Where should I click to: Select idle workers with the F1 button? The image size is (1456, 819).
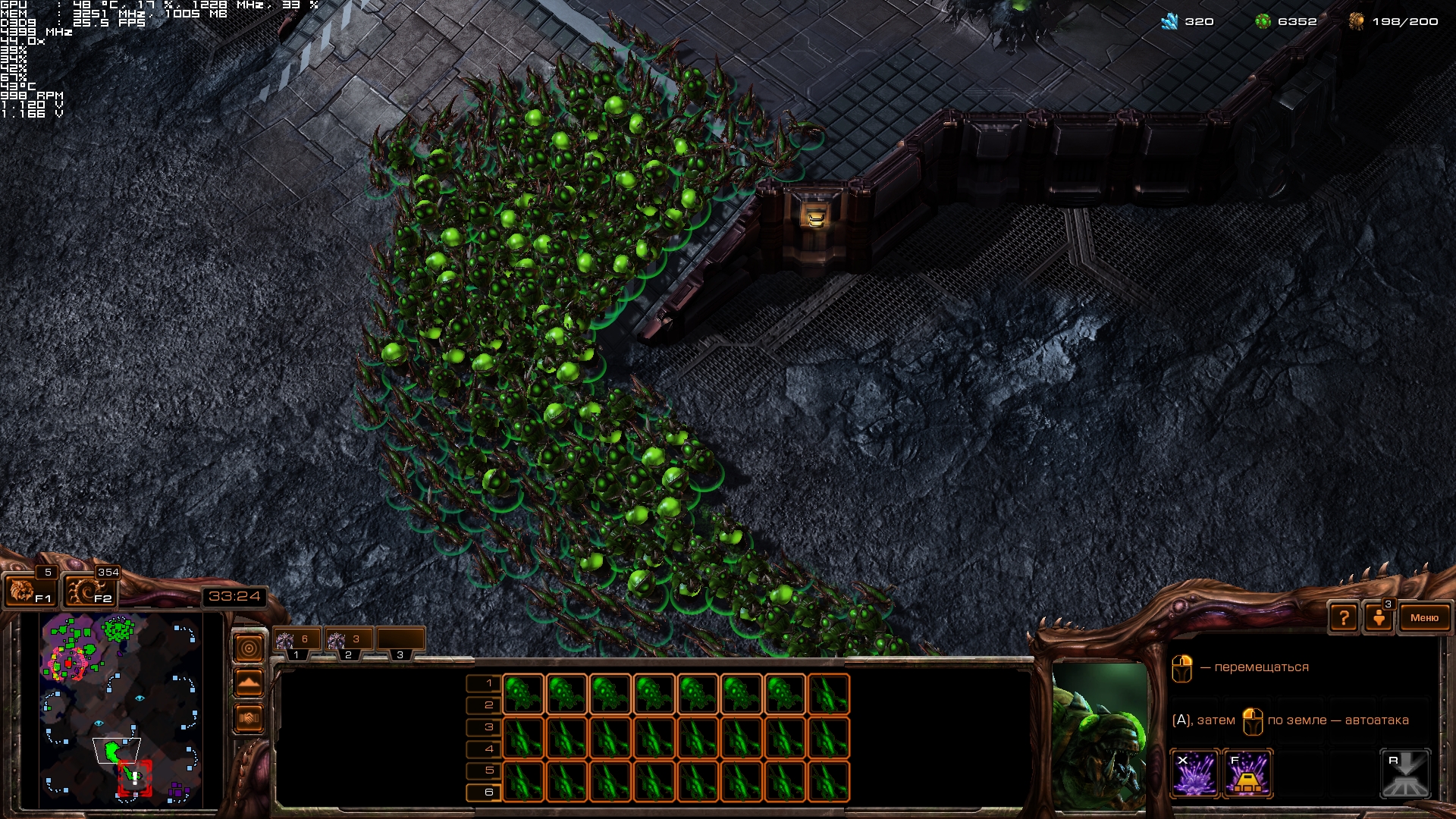click(x=29, y=590)
